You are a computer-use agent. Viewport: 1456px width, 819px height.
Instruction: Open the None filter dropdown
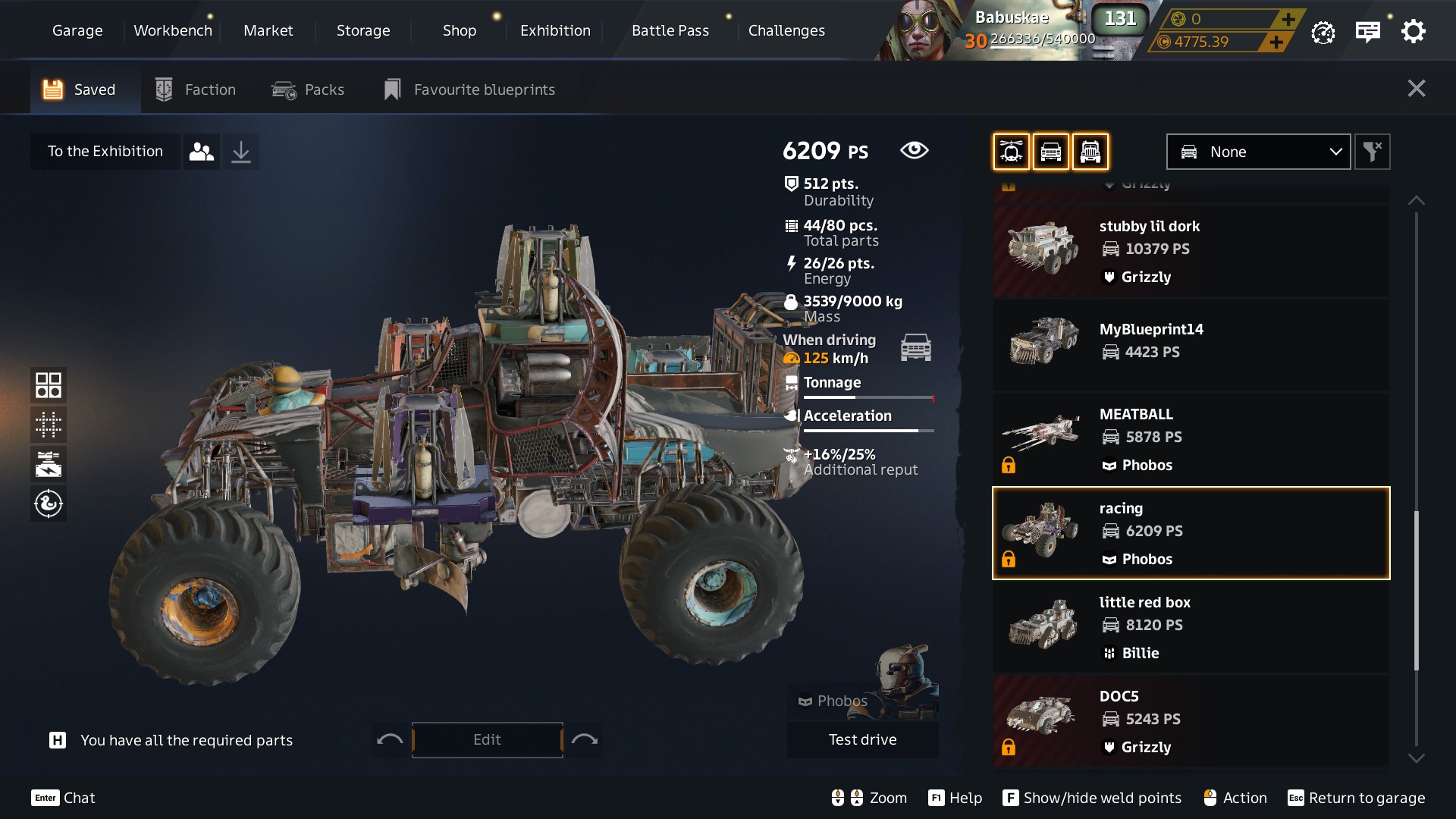coord(1258,152)
